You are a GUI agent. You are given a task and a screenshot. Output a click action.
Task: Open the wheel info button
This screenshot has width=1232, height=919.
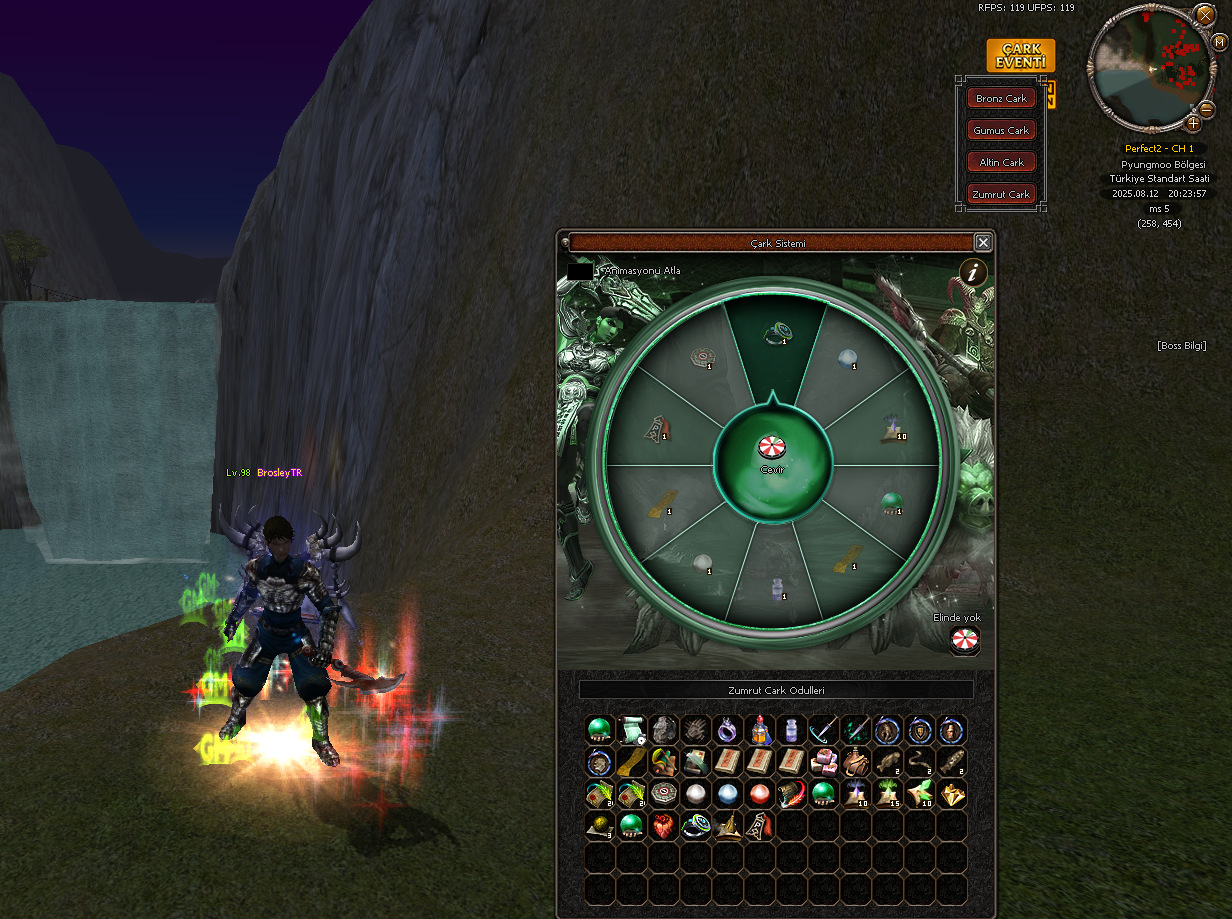pyautogui.click(x=973, y=272)
